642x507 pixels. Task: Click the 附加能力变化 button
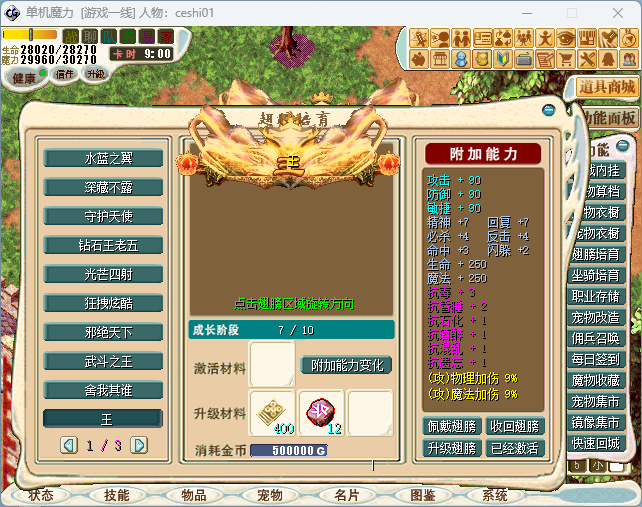[346, 366]
